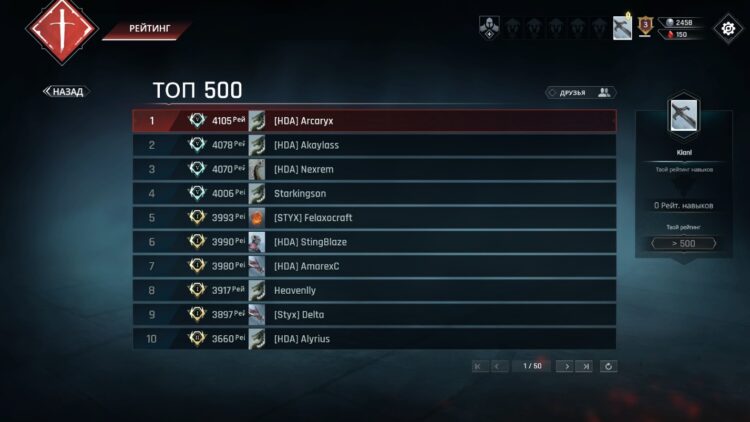This screenshot has width=750, height=422.
Task: Open the [STYX] Felaxocraft row
Action: pos(374,218)
